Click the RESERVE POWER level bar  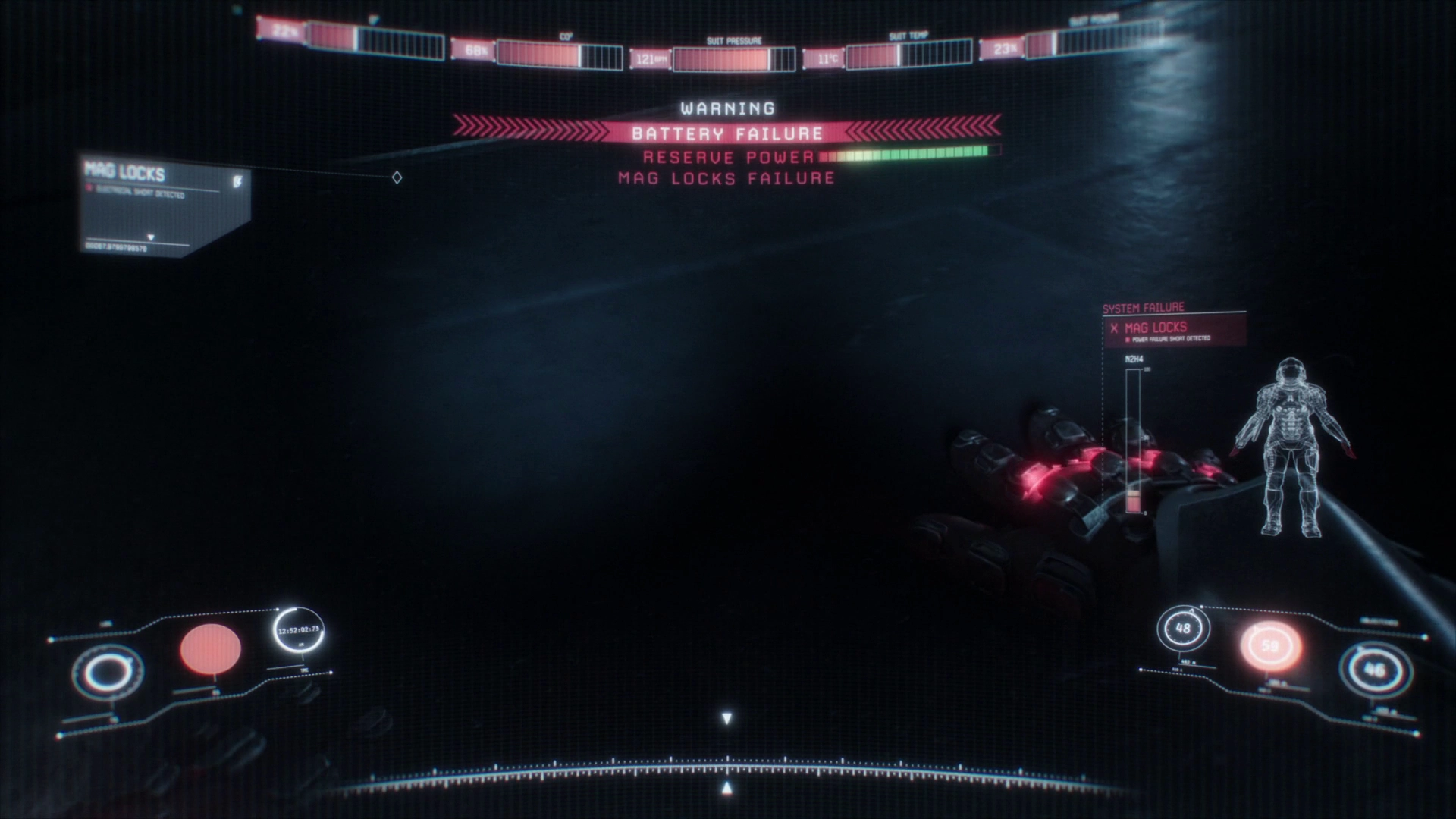pos(906,157)
